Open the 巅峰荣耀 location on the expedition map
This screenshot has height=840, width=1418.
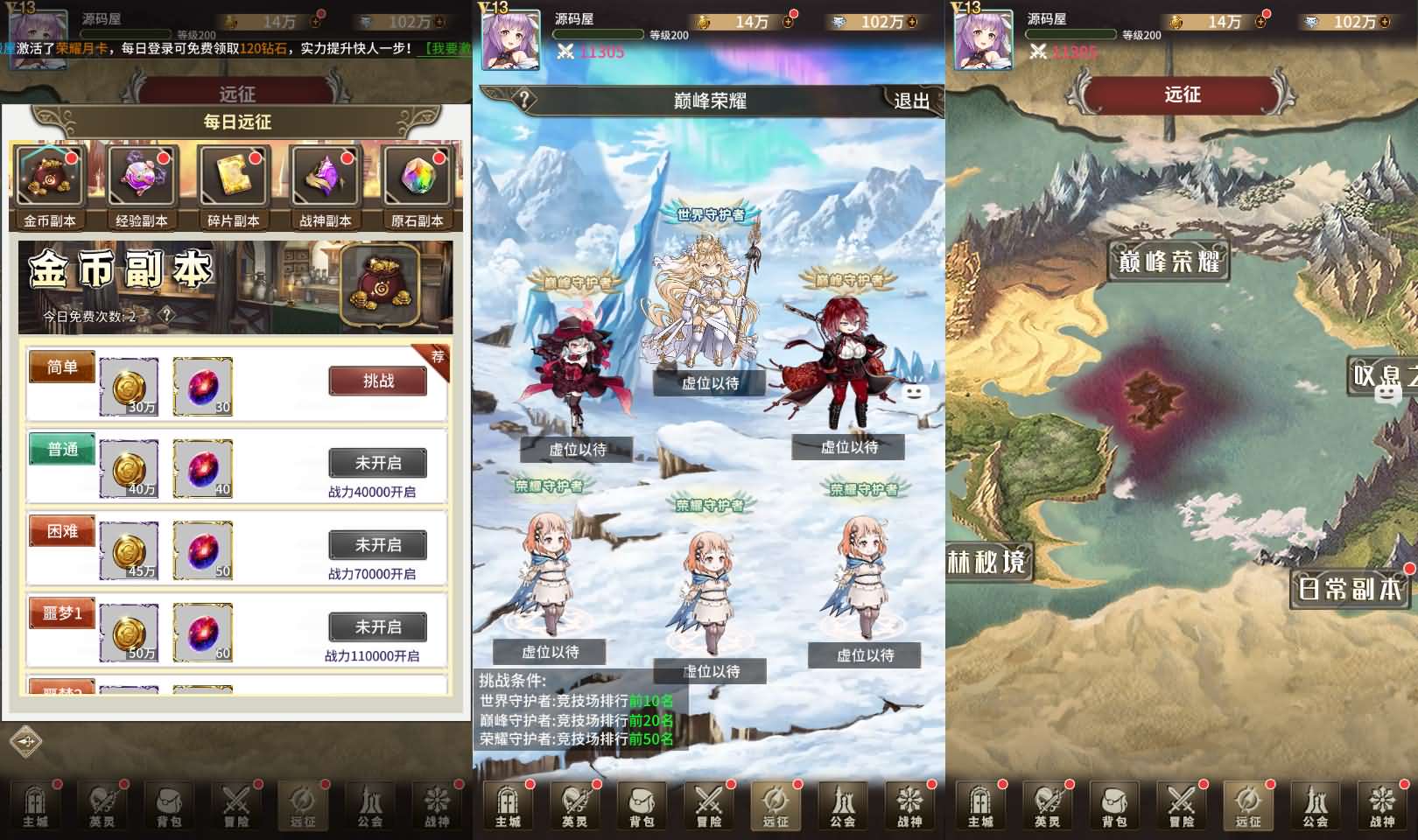(x=1169, y=261)
